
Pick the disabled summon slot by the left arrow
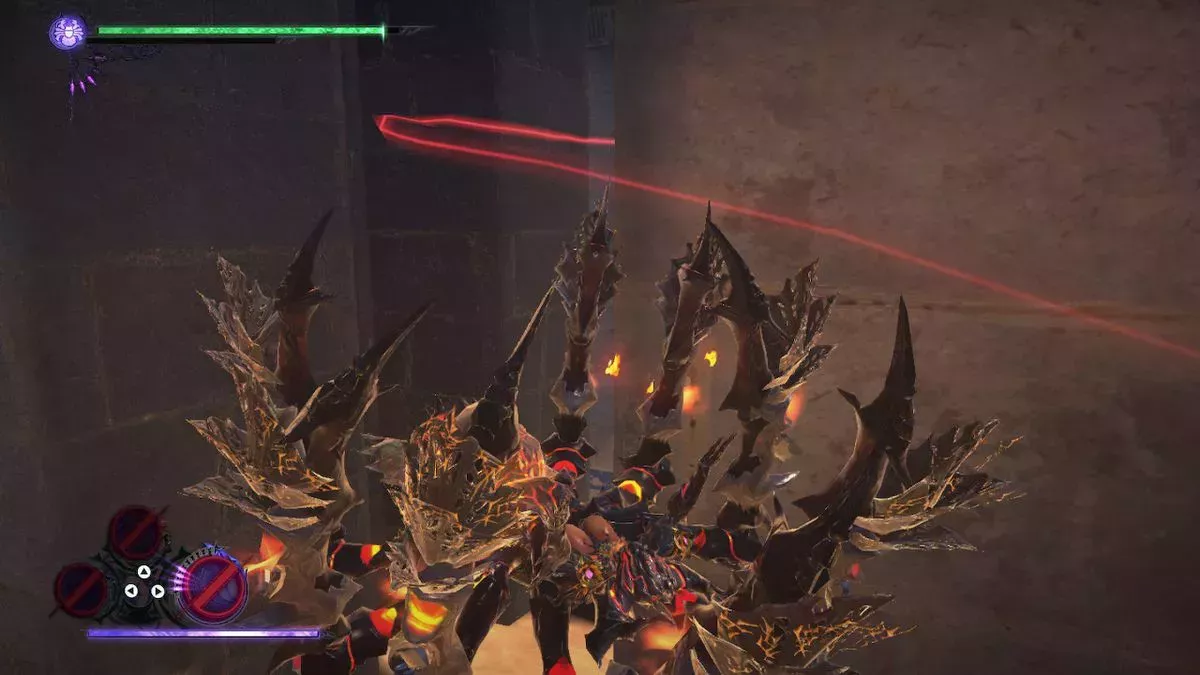81,589
